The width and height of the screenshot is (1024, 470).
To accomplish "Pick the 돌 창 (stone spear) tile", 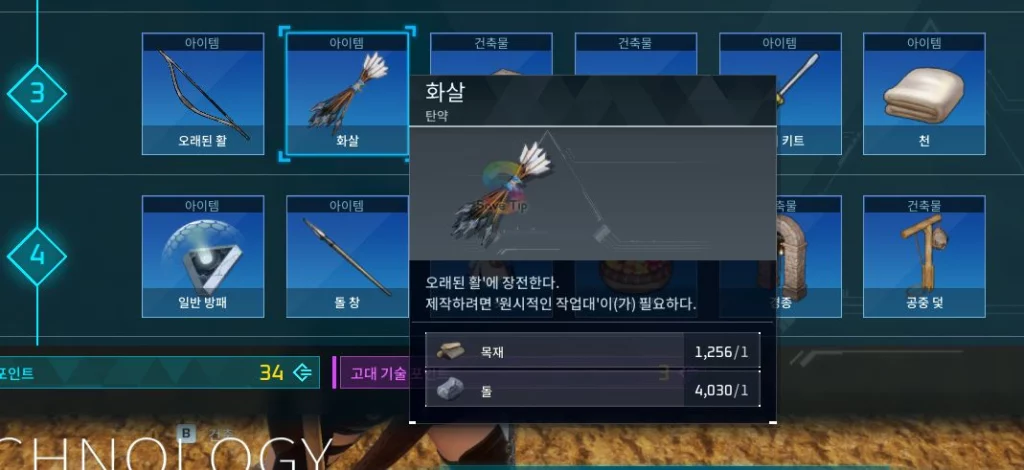I will tap(347, 255).
